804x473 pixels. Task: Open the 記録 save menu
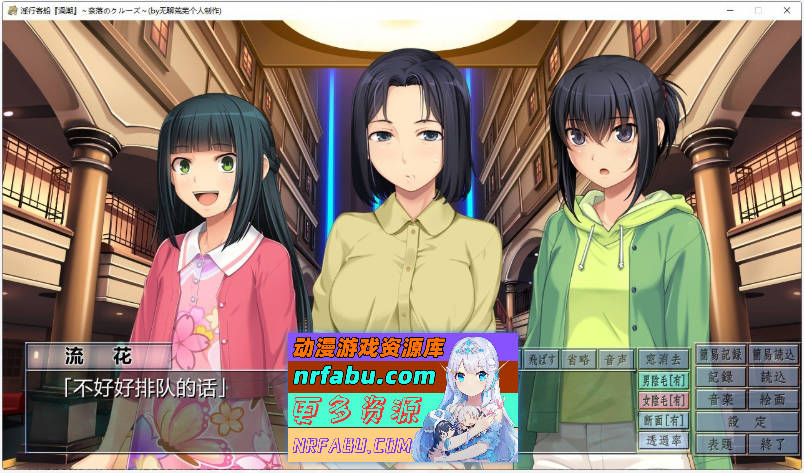(721, 377)
